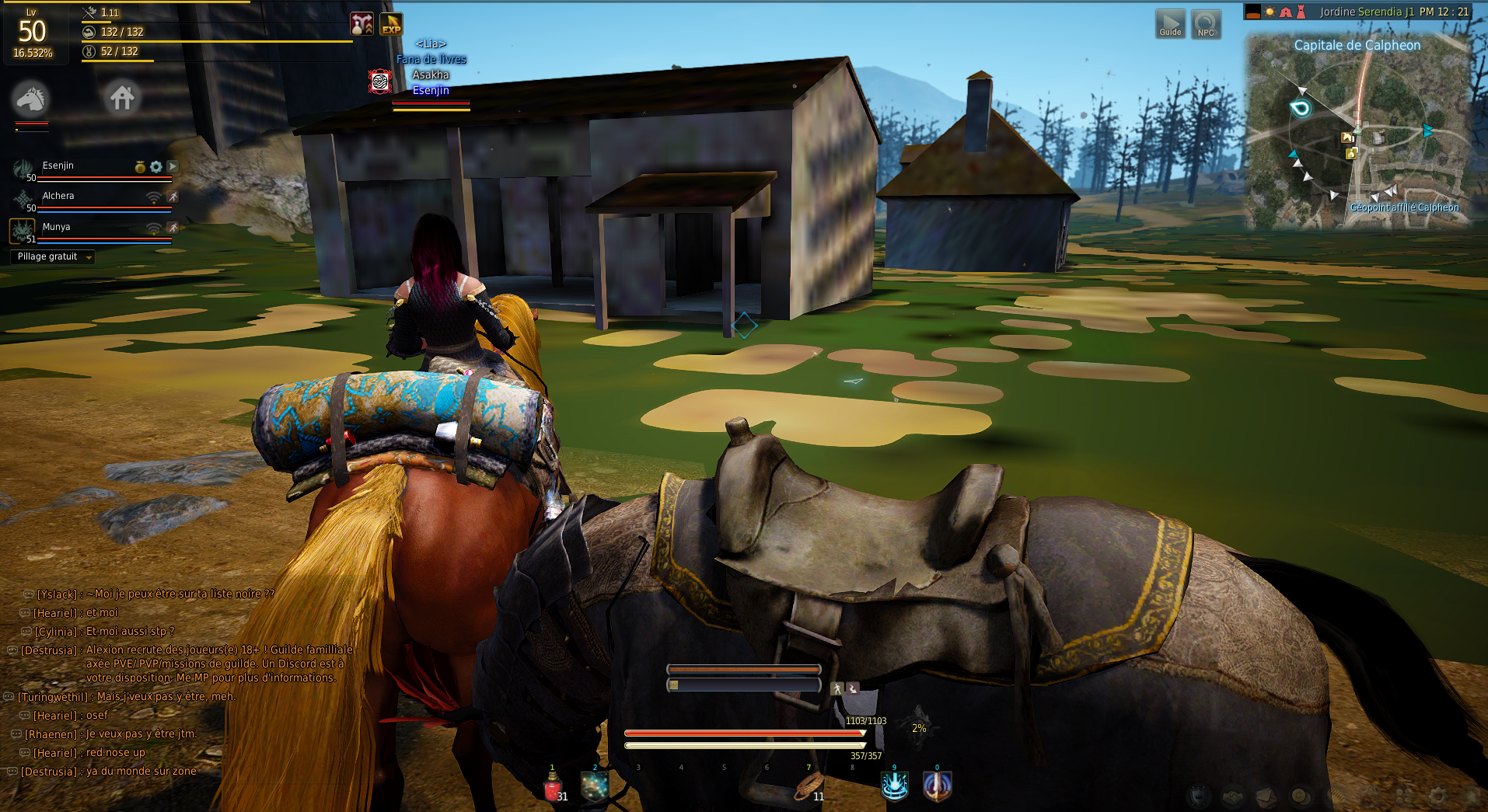Image resolution: width=1488 pixels, height=812 pixels.
Task: Click the Capitale de Calpheon minimap
Action: coord(1359,131)
